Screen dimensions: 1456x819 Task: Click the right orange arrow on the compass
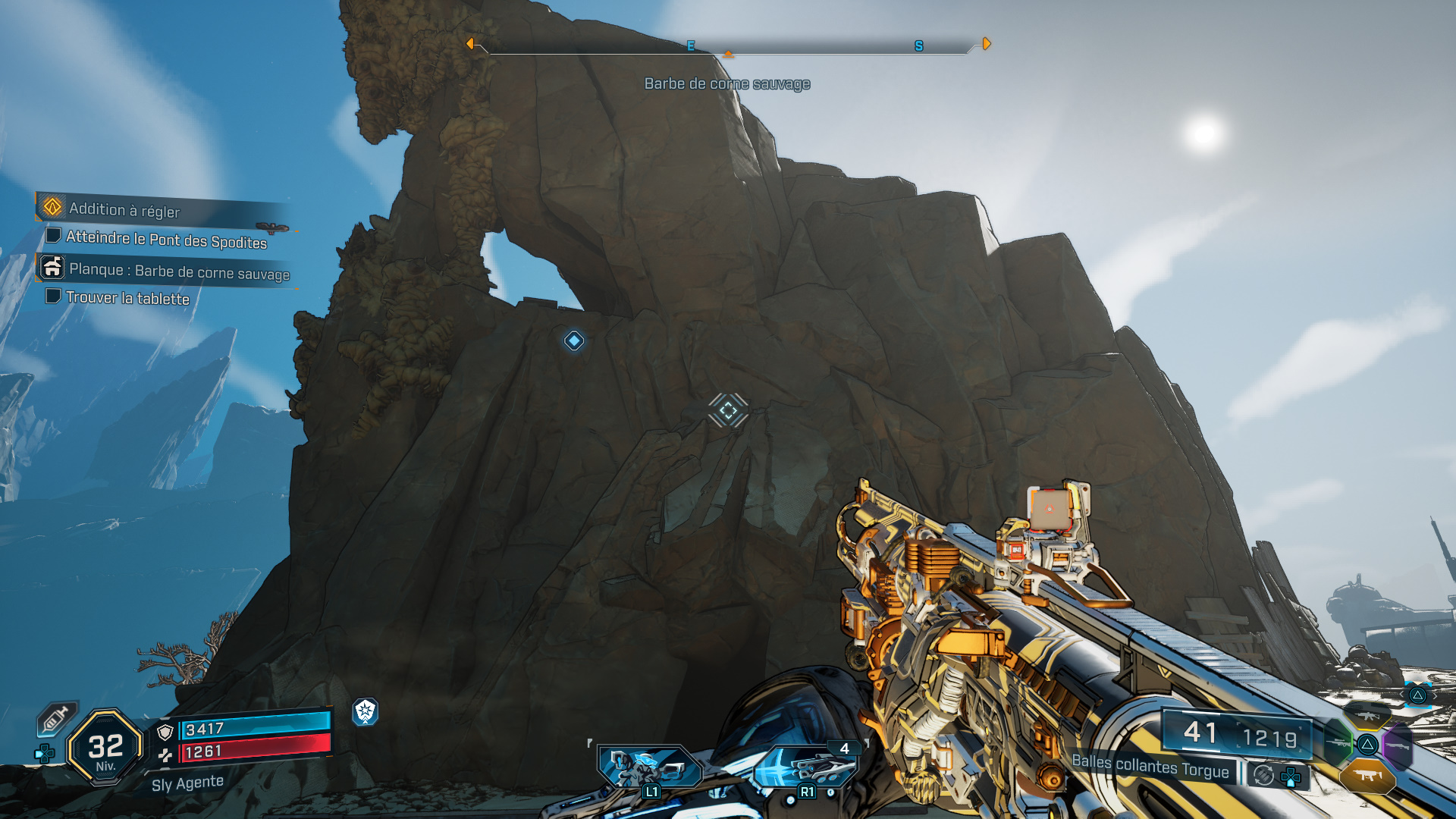pos(986,44)
